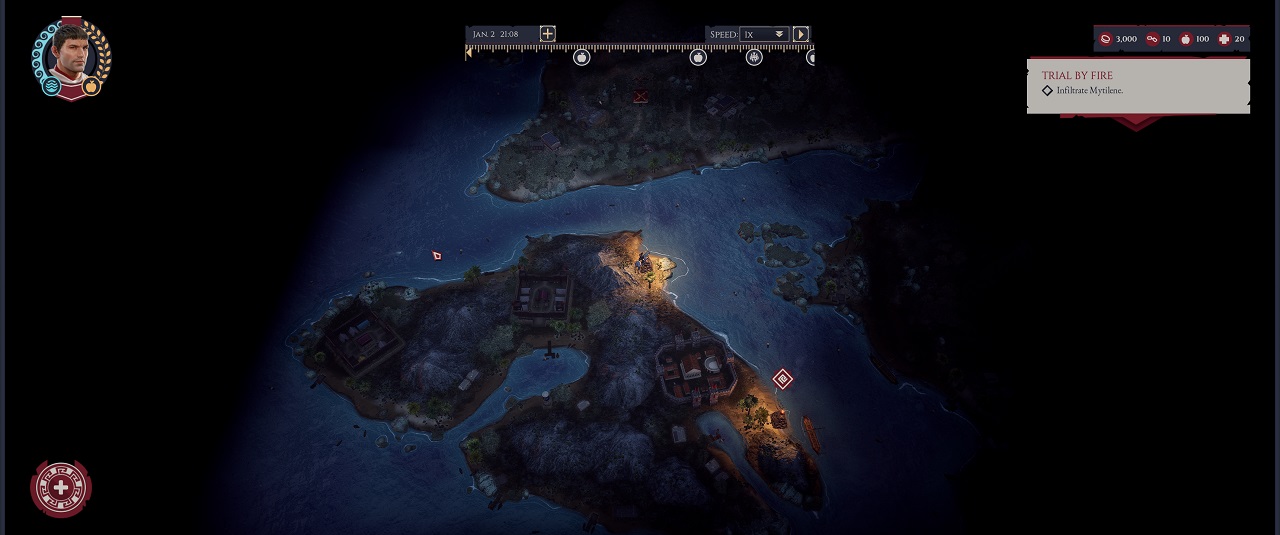Click the orange apple icon on the portrait
This screenshot has height=535, width=1280.
(x=91, y=87)
